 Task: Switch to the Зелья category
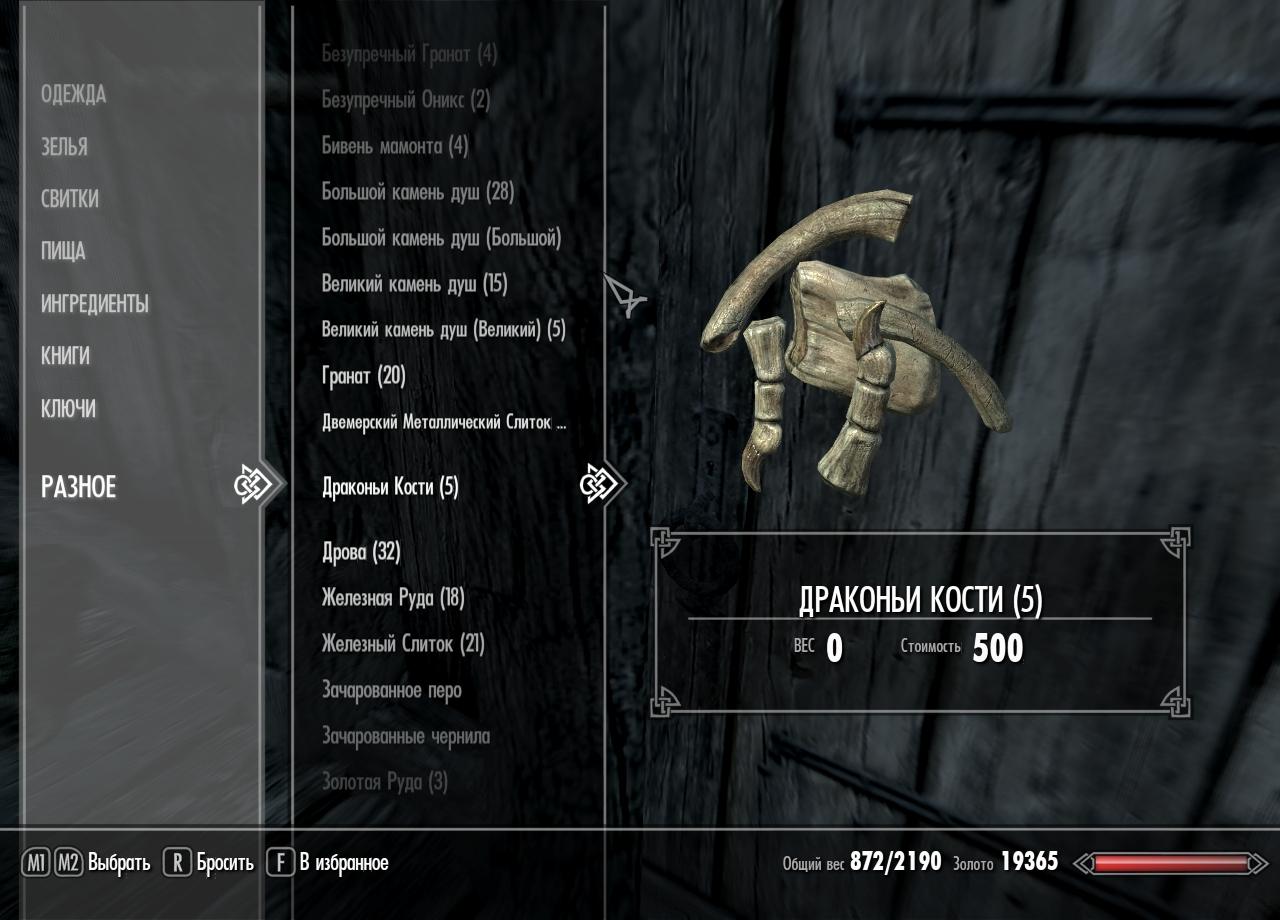tap(64, 147)
